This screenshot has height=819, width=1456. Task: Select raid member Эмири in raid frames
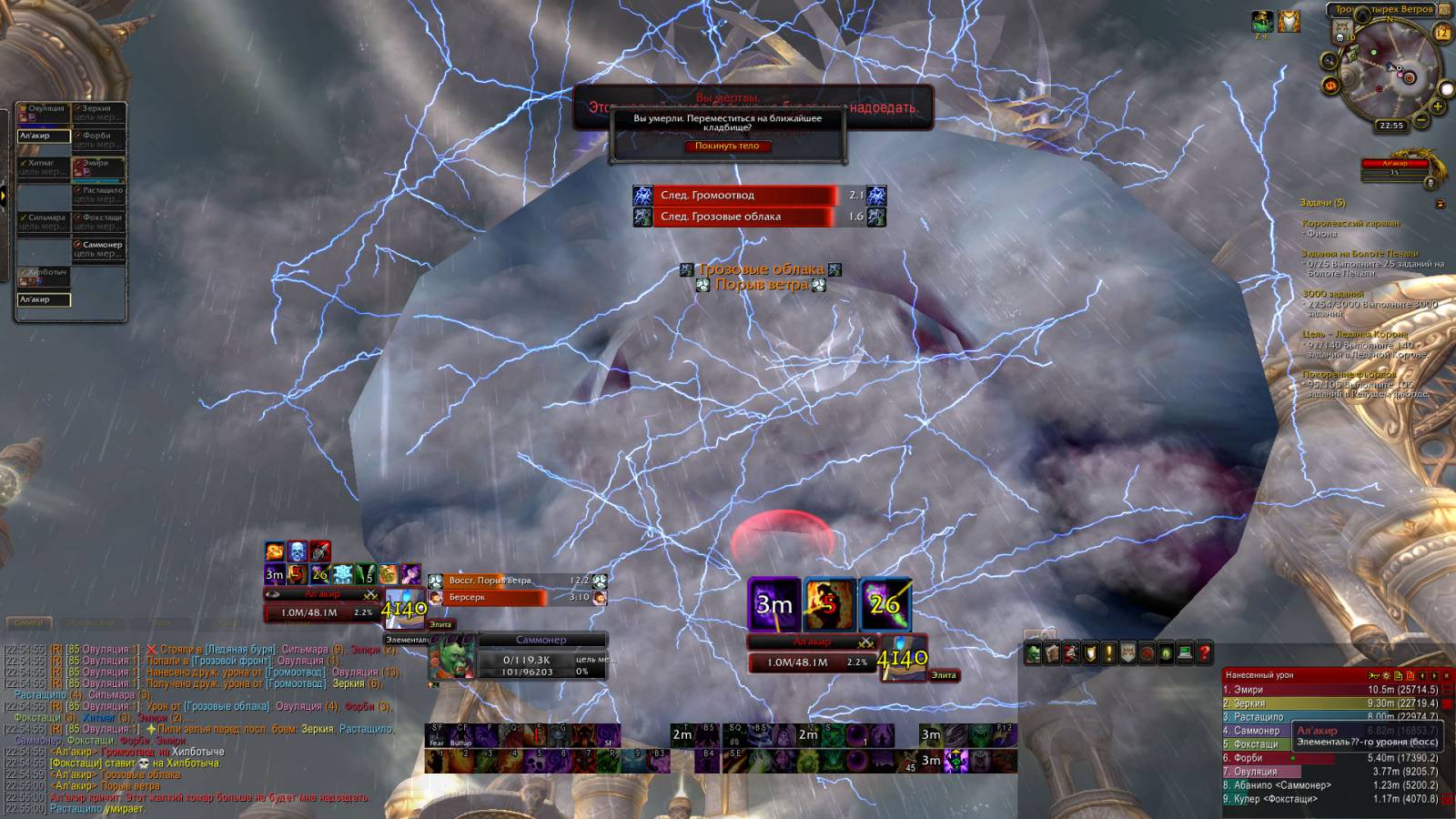(98, 167)
